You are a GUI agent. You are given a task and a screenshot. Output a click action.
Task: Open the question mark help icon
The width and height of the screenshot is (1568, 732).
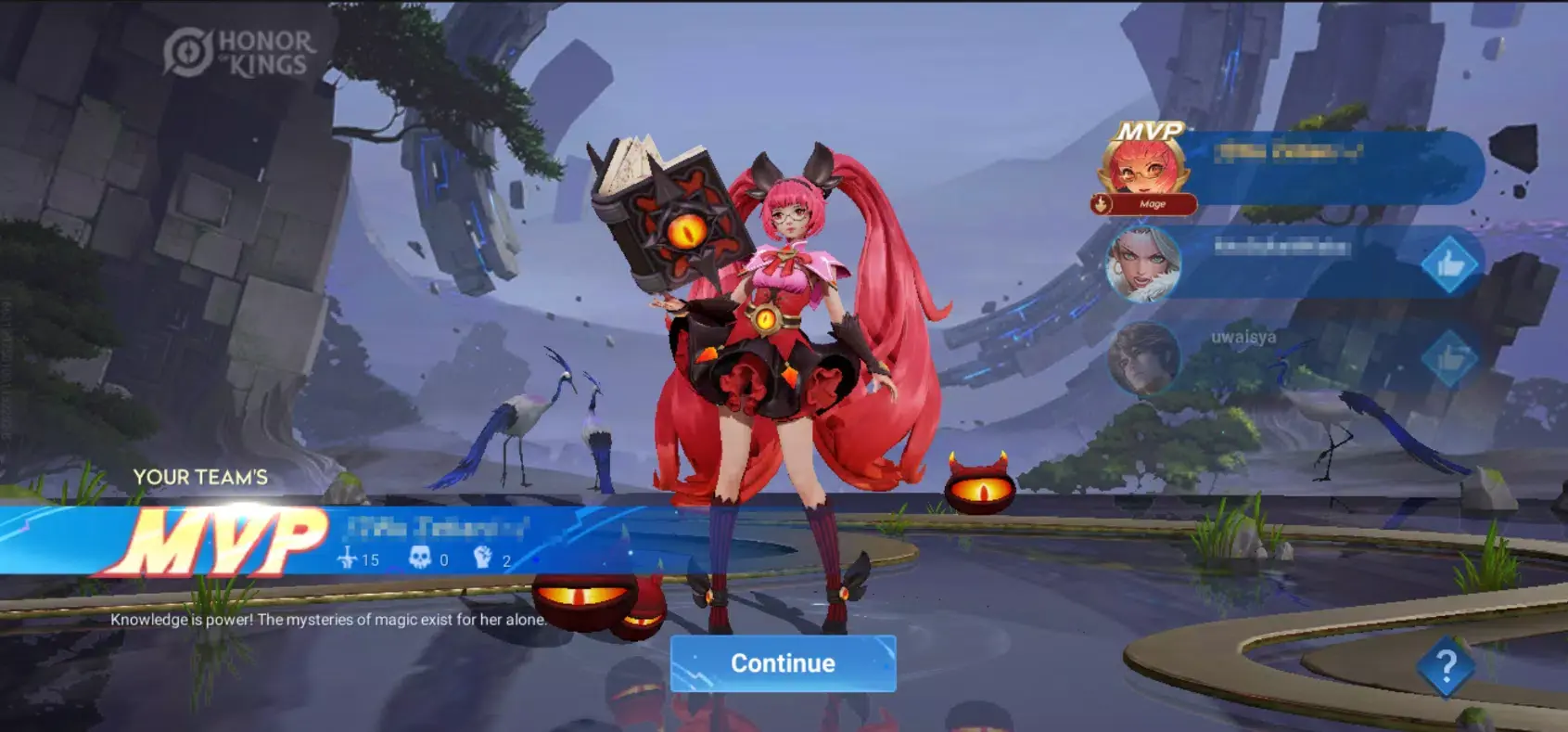1444,666
